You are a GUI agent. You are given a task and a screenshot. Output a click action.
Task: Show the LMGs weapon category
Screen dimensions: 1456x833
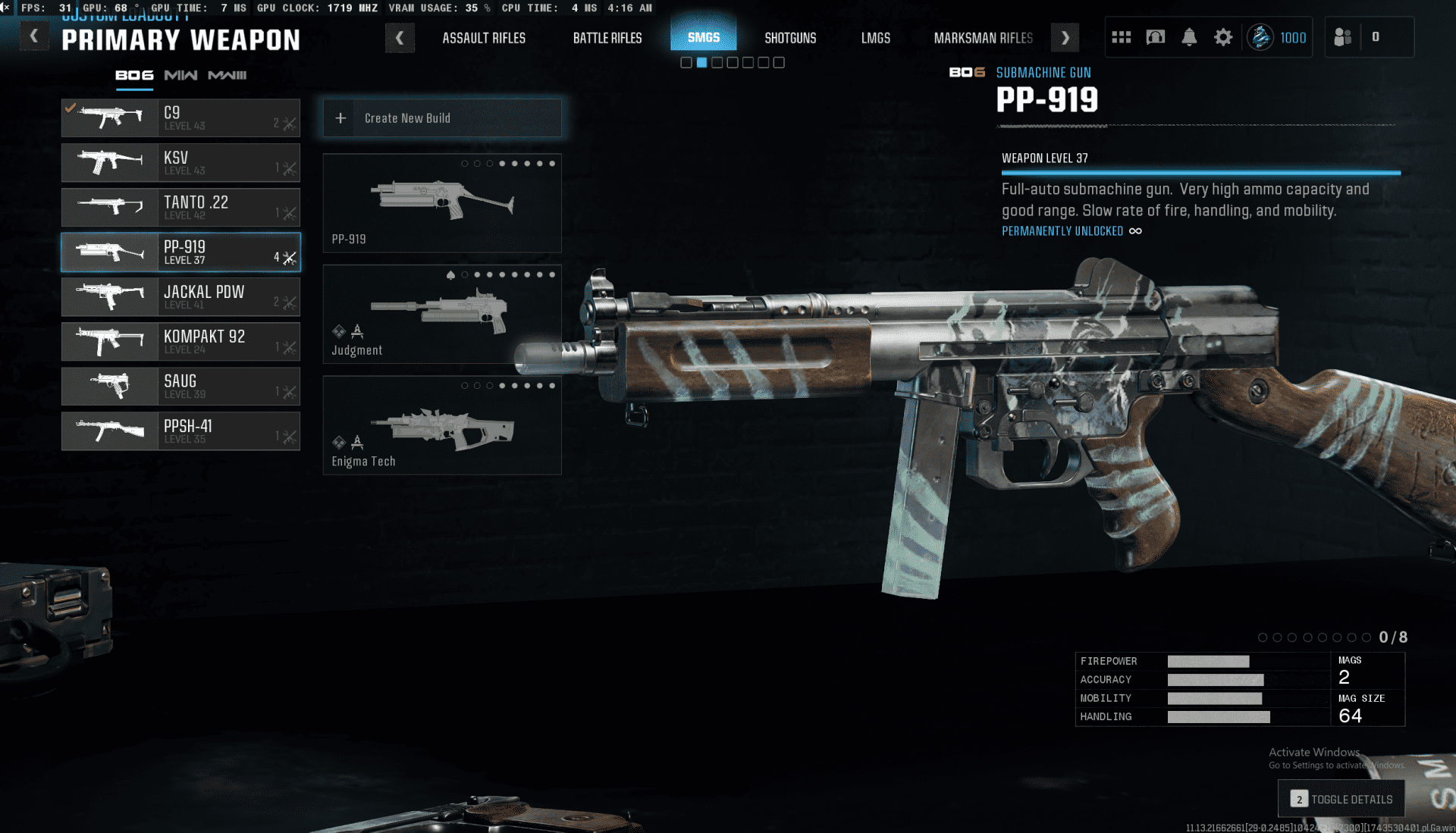[875, 38]
